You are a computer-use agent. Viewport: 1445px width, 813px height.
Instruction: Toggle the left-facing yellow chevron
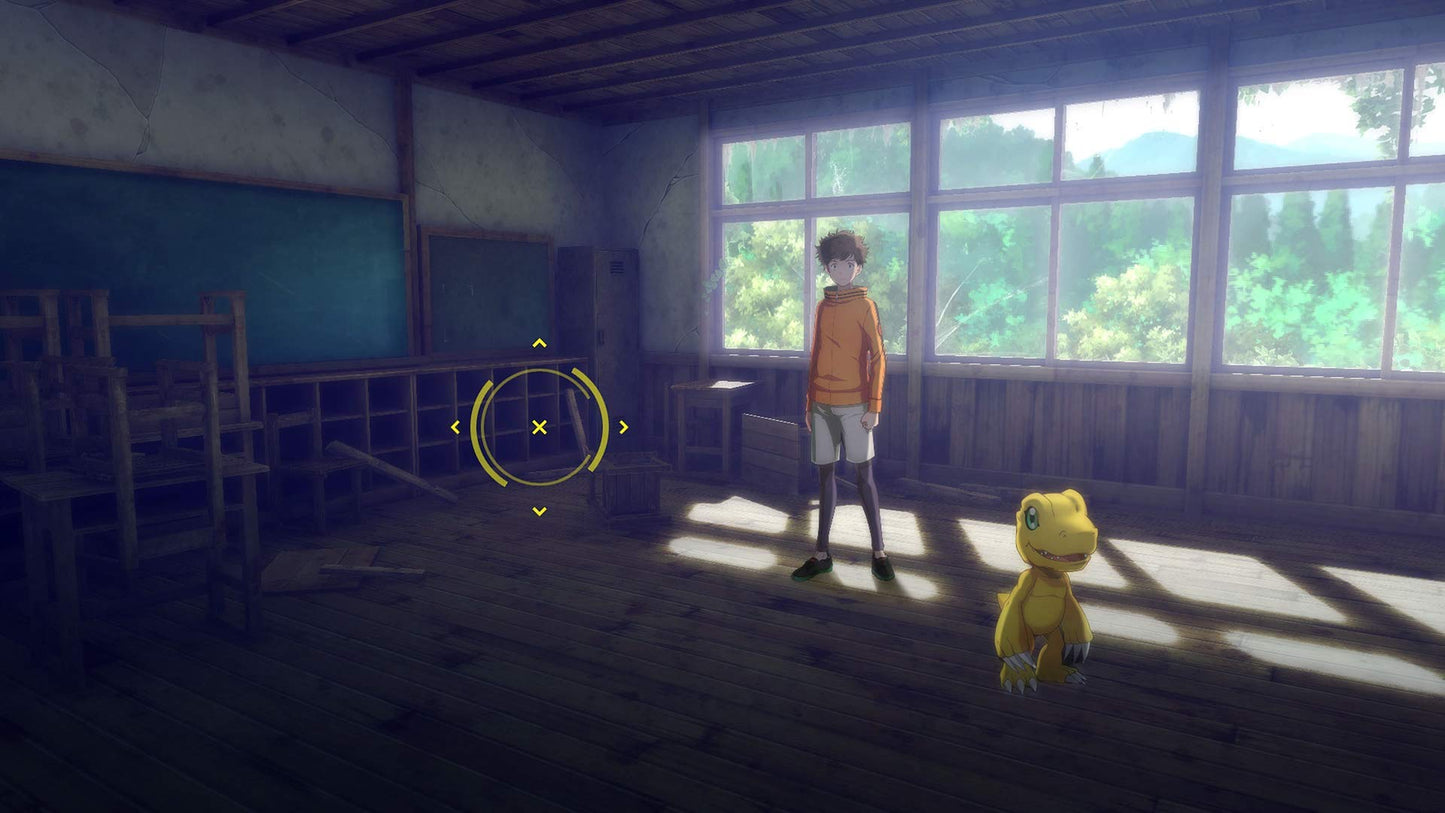[x=458, y=426]
